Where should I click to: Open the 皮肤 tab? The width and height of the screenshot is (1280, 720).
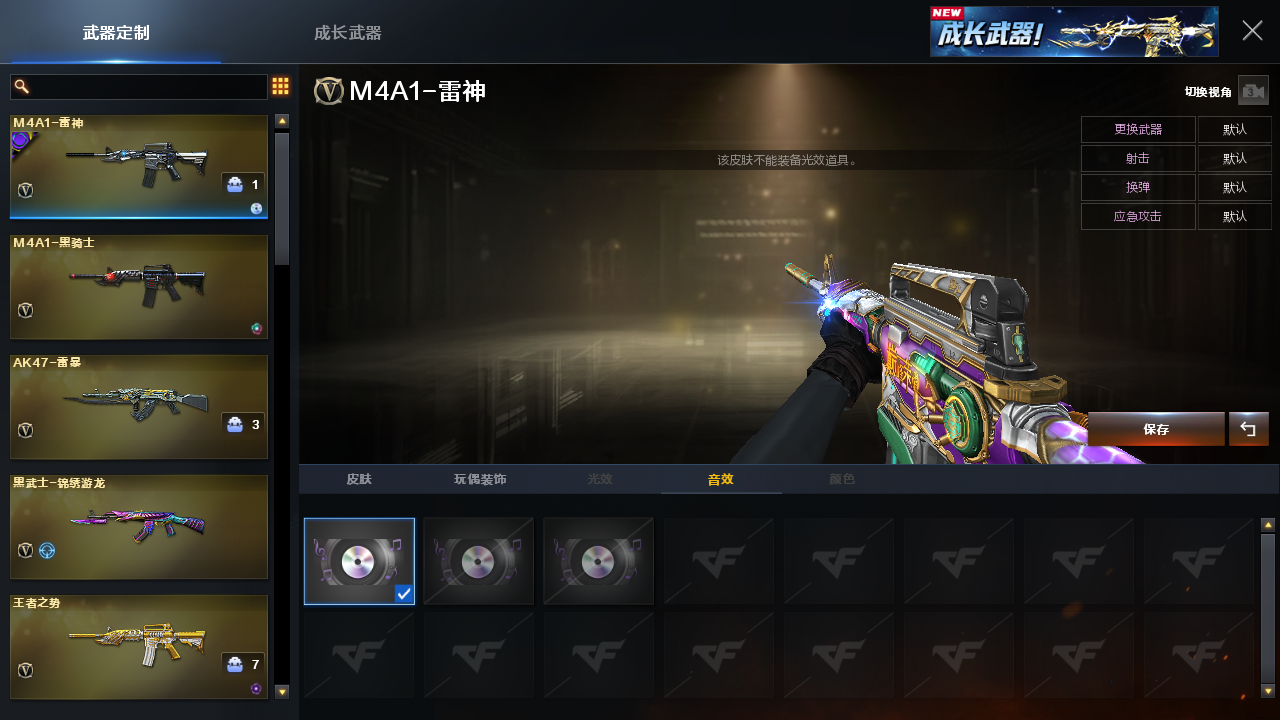[359, 480]
